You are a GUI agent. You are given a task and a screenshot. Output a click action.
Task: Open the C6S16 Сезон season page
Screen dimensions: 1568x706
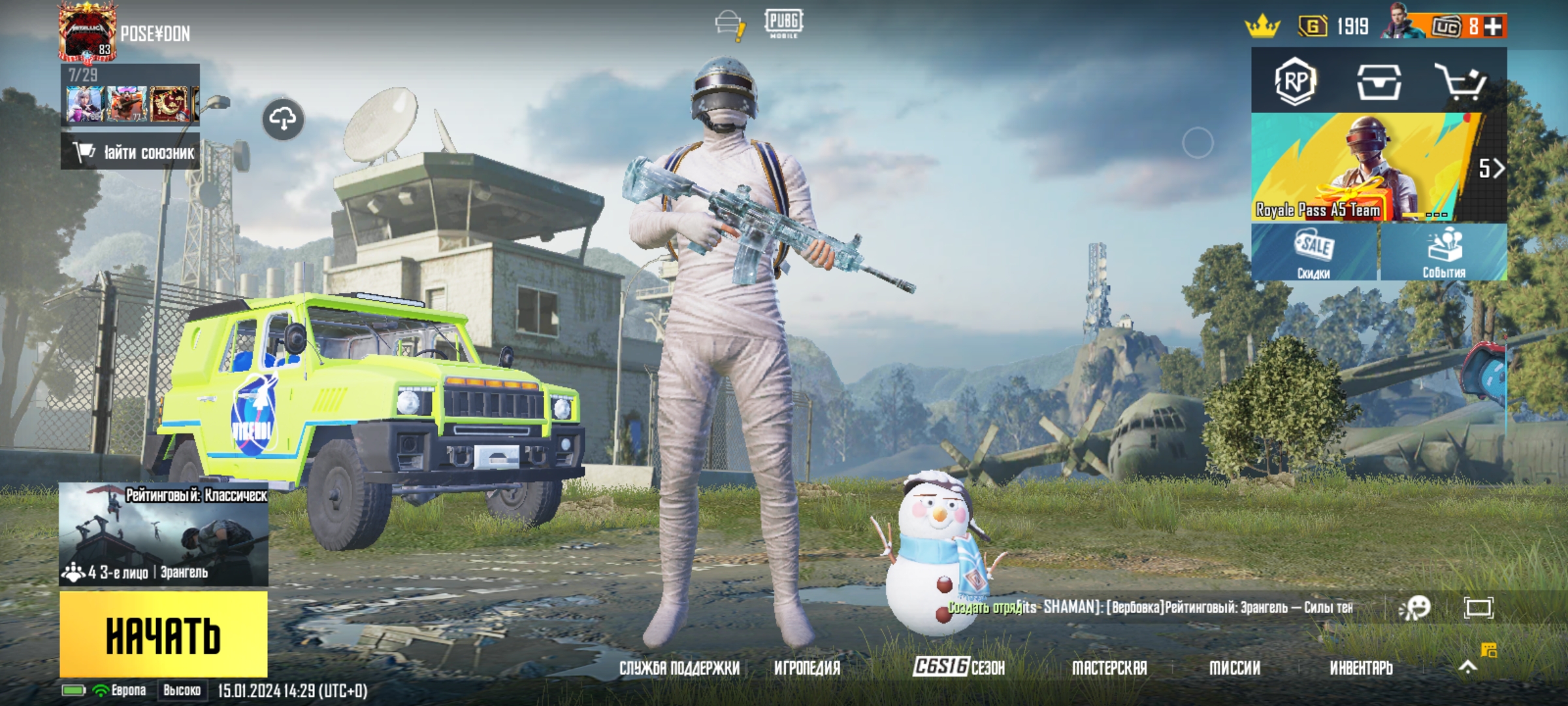click(x=958, y=667)
